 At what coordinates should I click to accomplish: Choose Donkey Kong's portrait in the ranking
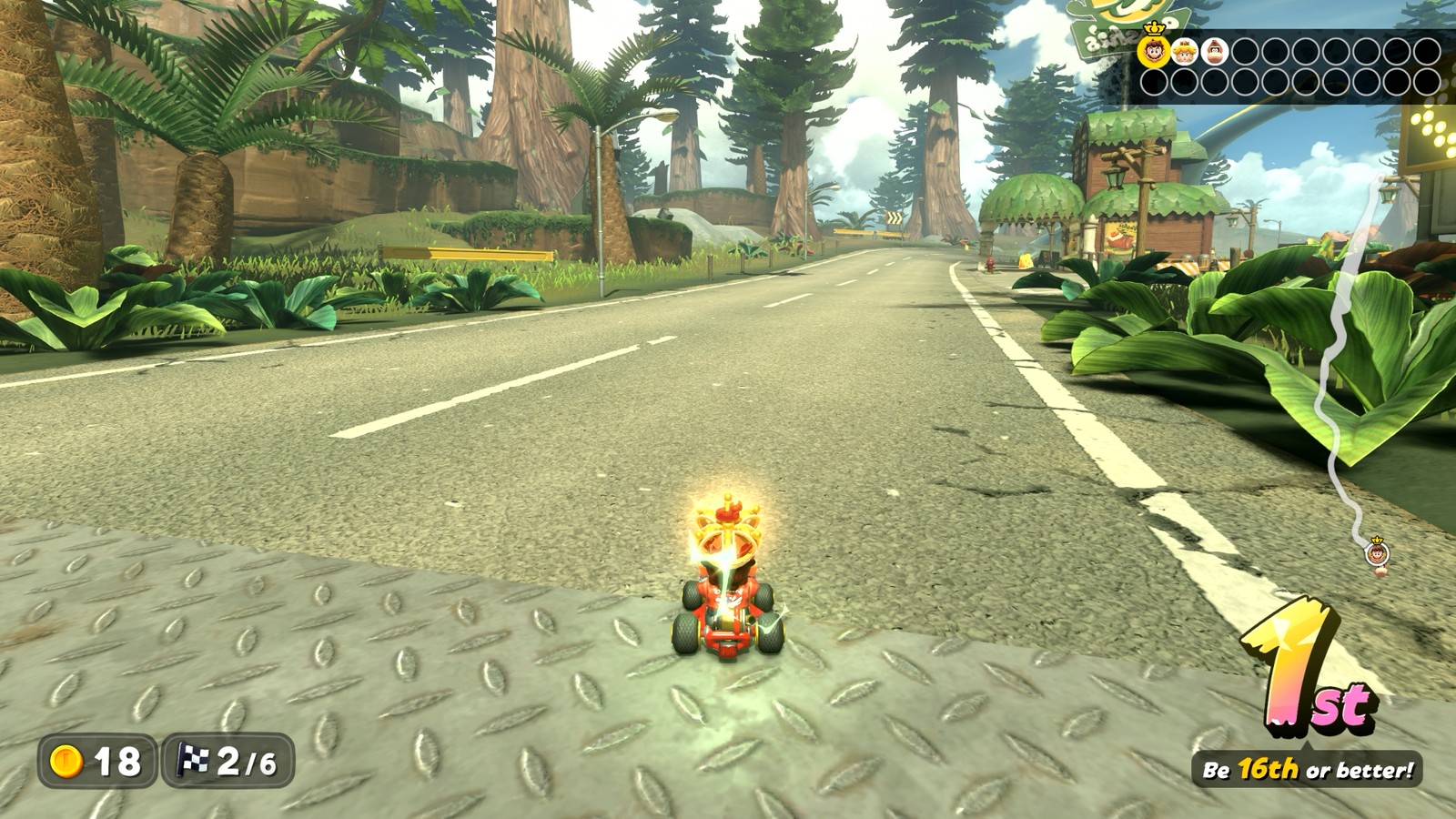(1215, 52)
